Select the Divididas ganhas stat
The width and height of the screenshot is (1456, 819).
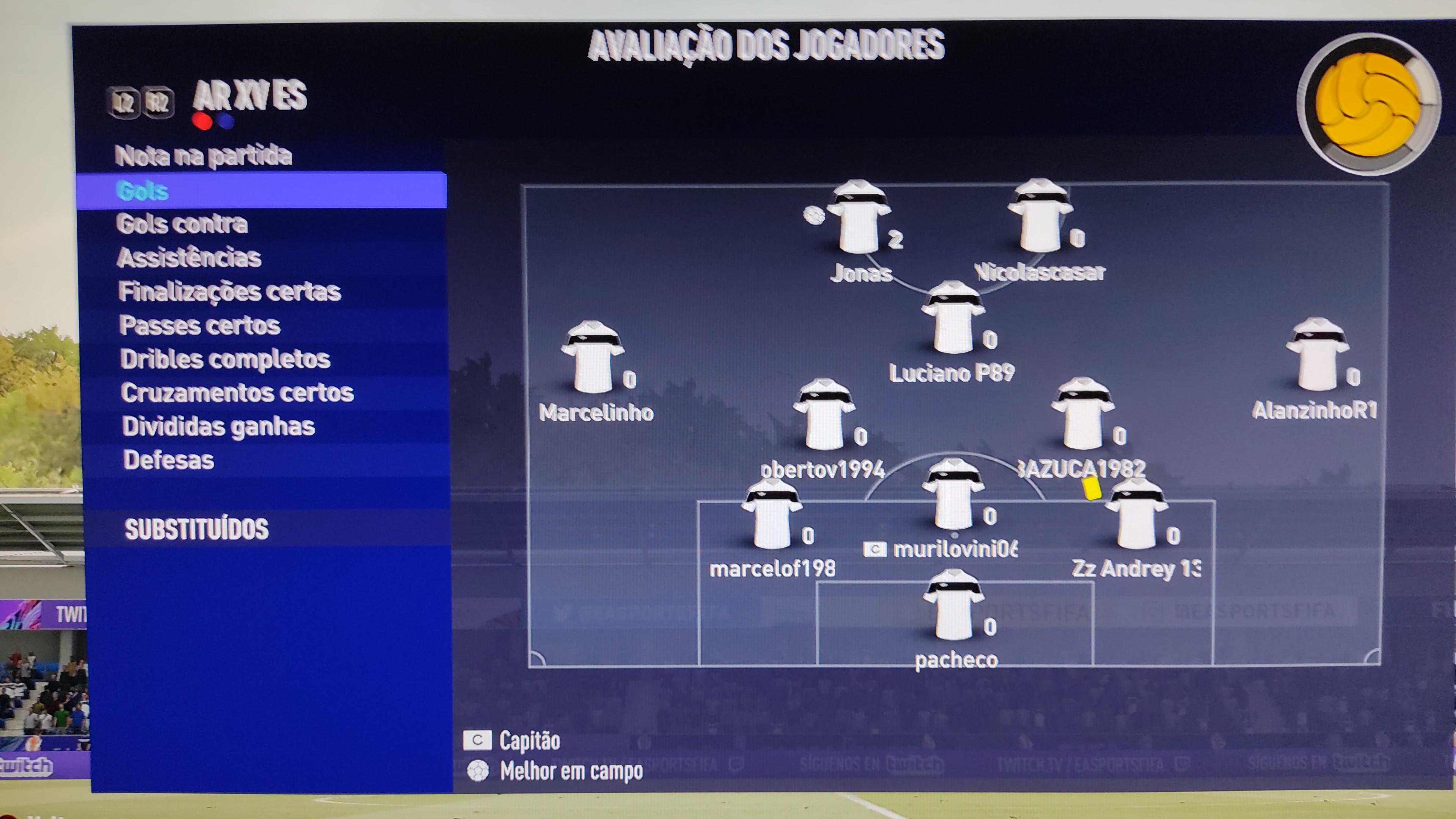pyautogui.click(x=218, y=426)
